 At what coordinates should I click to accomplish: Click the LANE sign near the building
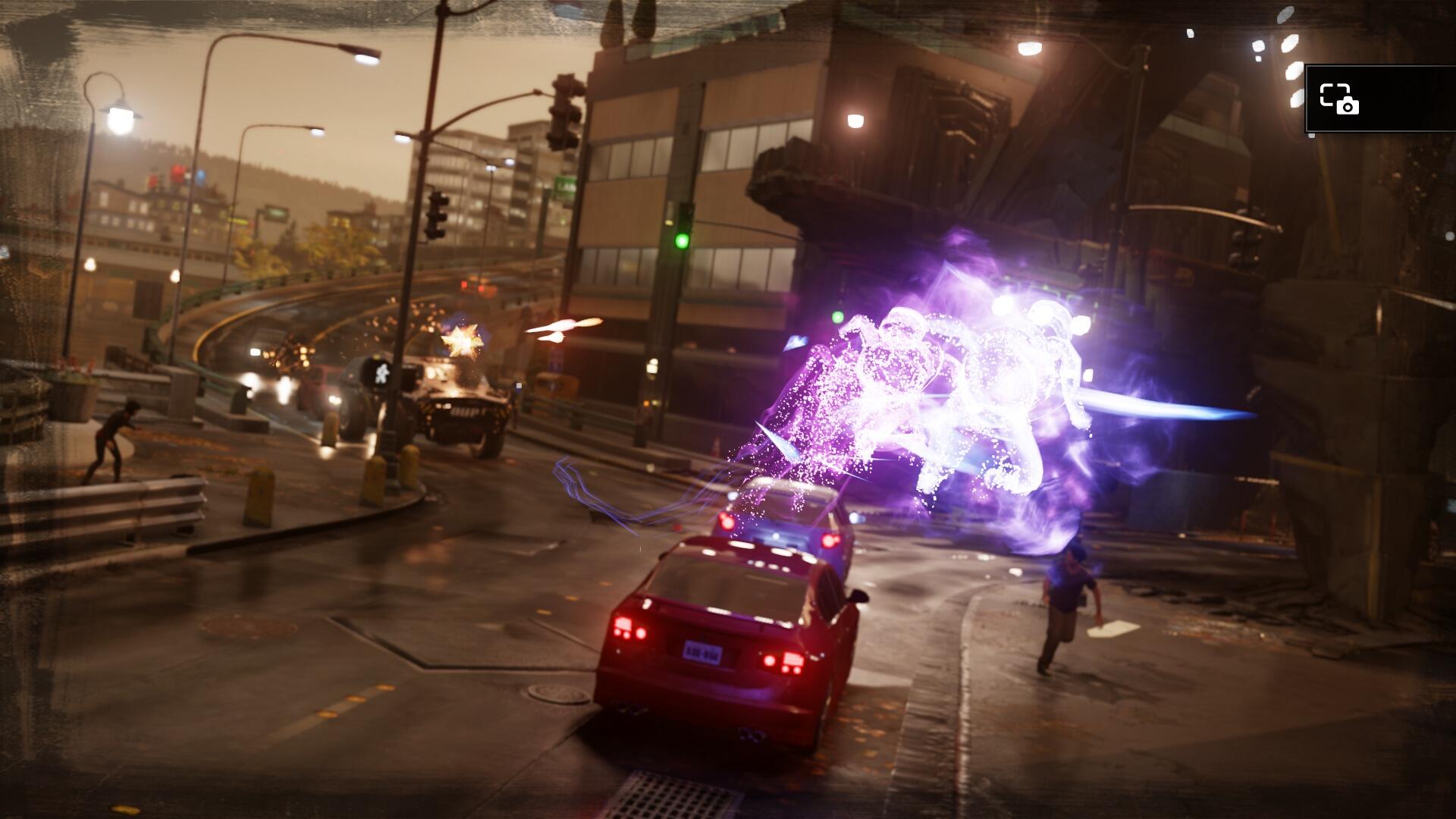pos(565,187)
